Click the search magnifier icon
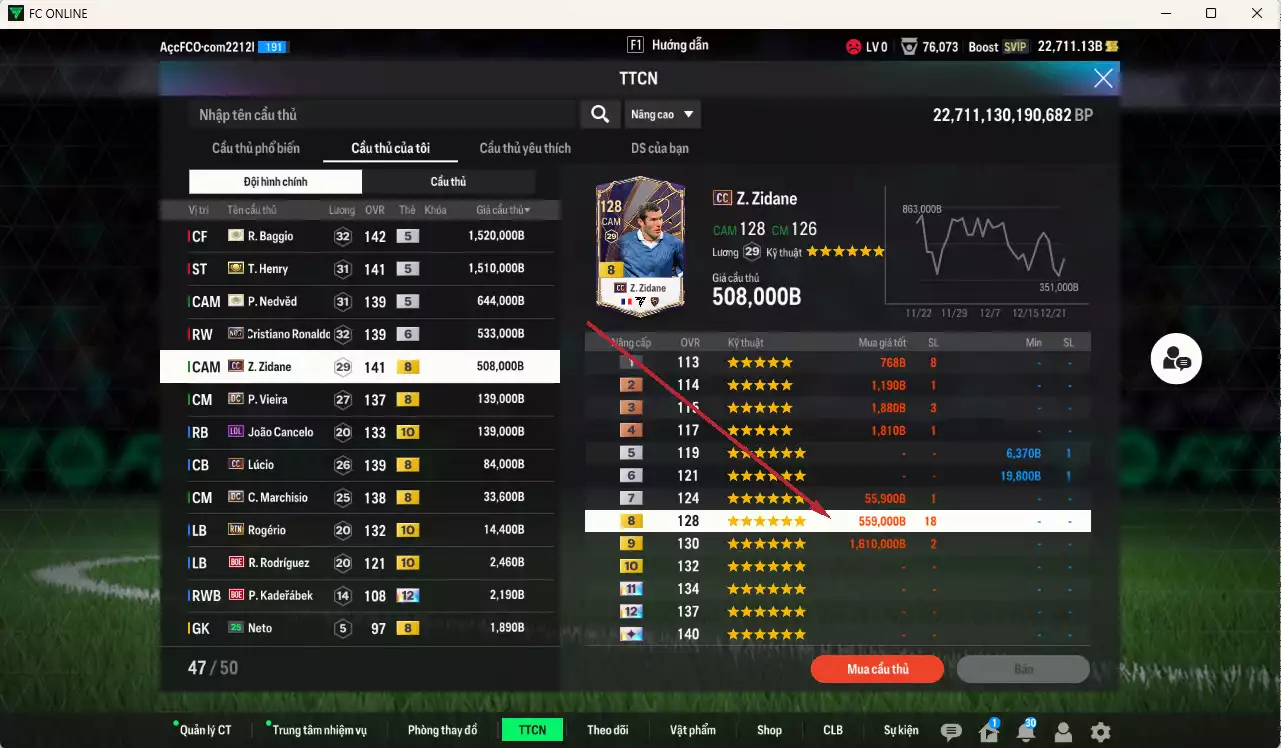The height and width of the screenshot is (748, 1281). click(599, 114)
